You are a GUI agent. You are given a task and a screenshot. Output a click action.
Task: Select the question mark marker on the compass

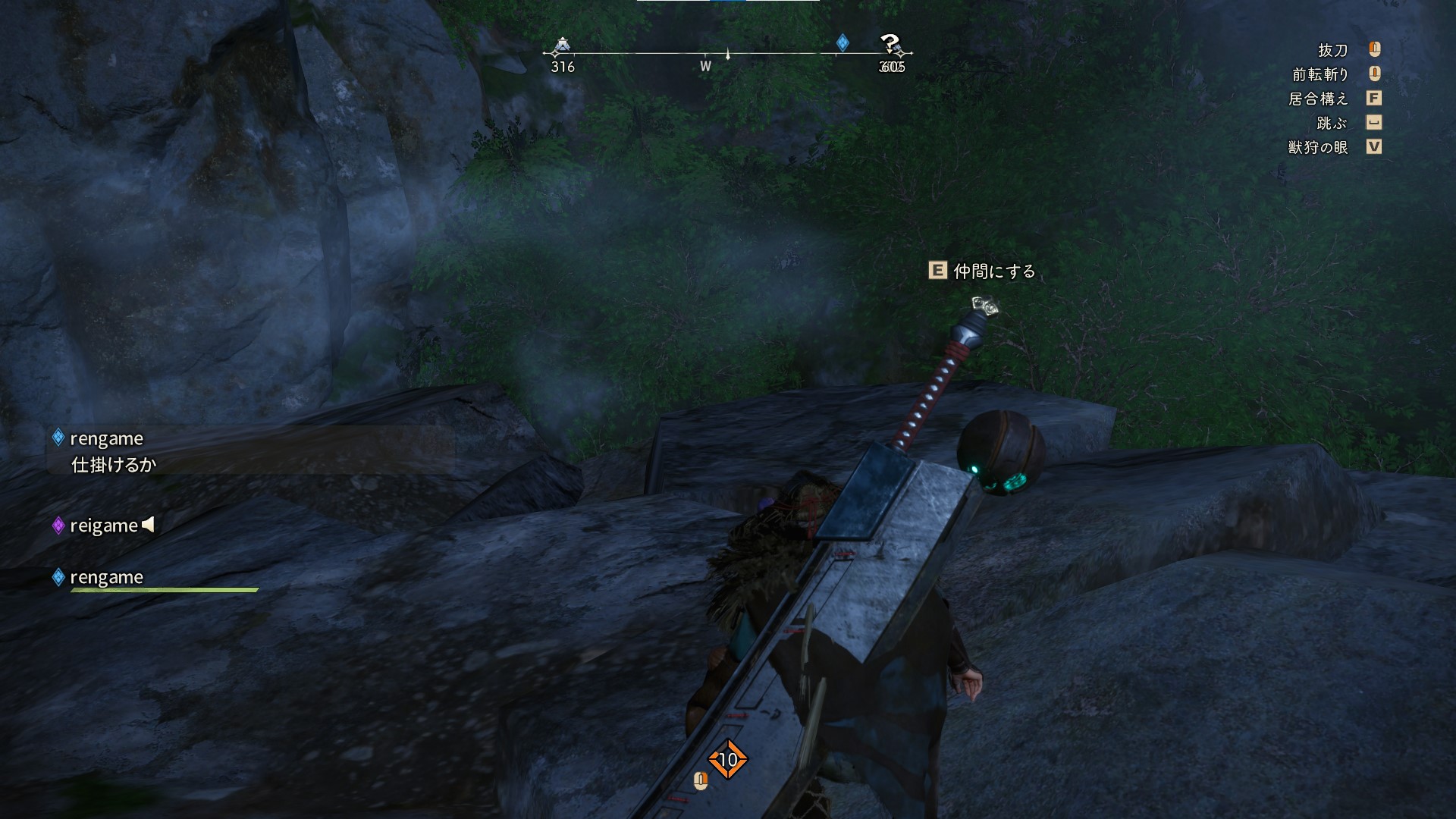tap(890, 45)
